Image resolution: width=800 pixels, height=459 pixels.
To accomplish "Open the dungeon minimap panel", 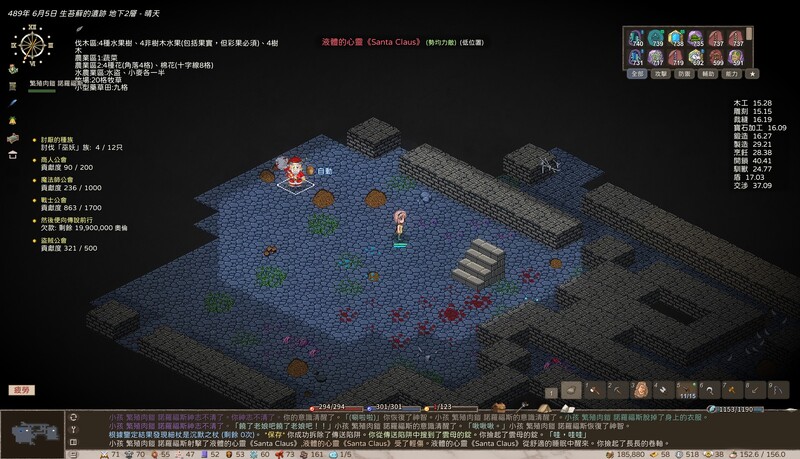I will [32, 431].
